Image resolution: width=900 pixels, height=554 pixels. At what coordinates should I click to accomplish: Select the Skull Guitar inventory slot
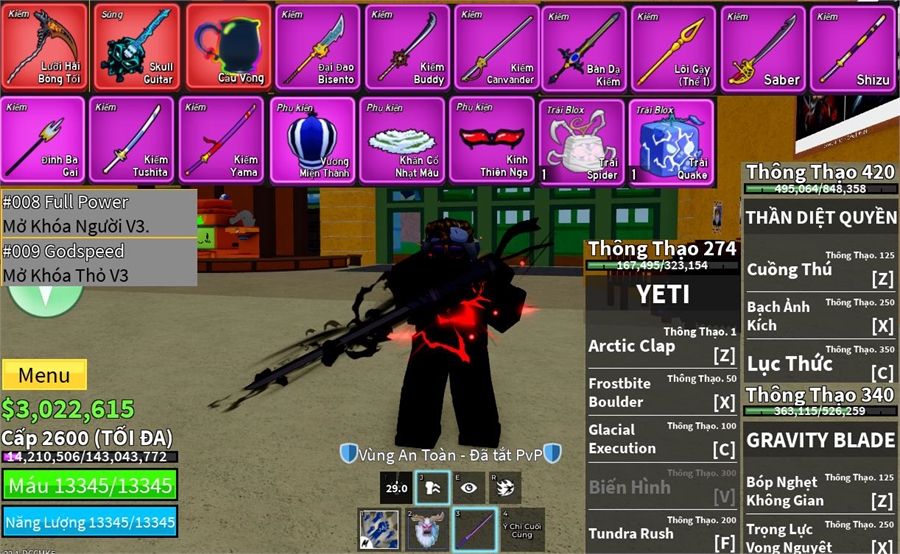point(136,47)
